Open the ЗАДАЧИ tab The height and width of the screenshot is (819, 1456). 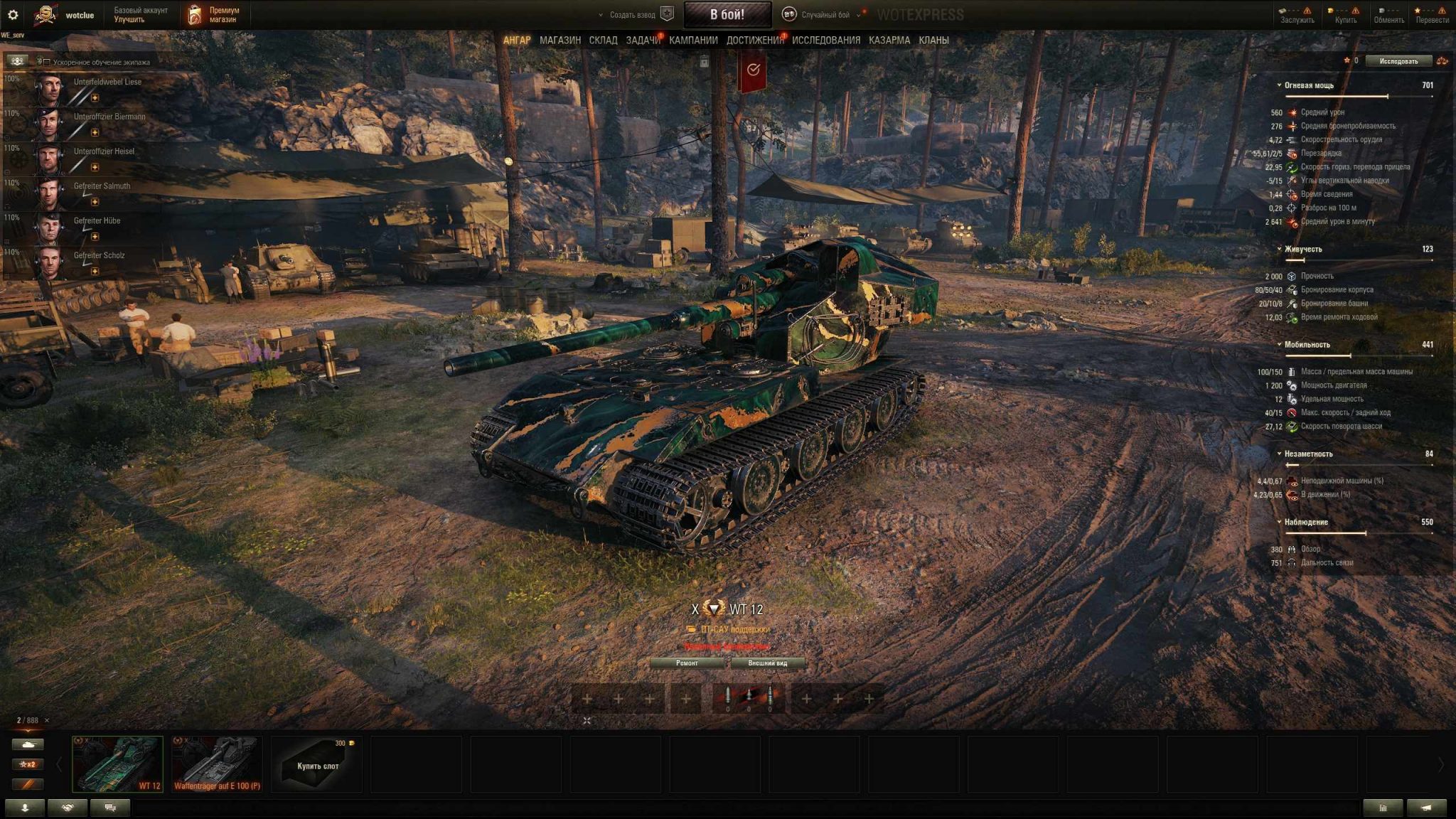[x=642, y=41]
